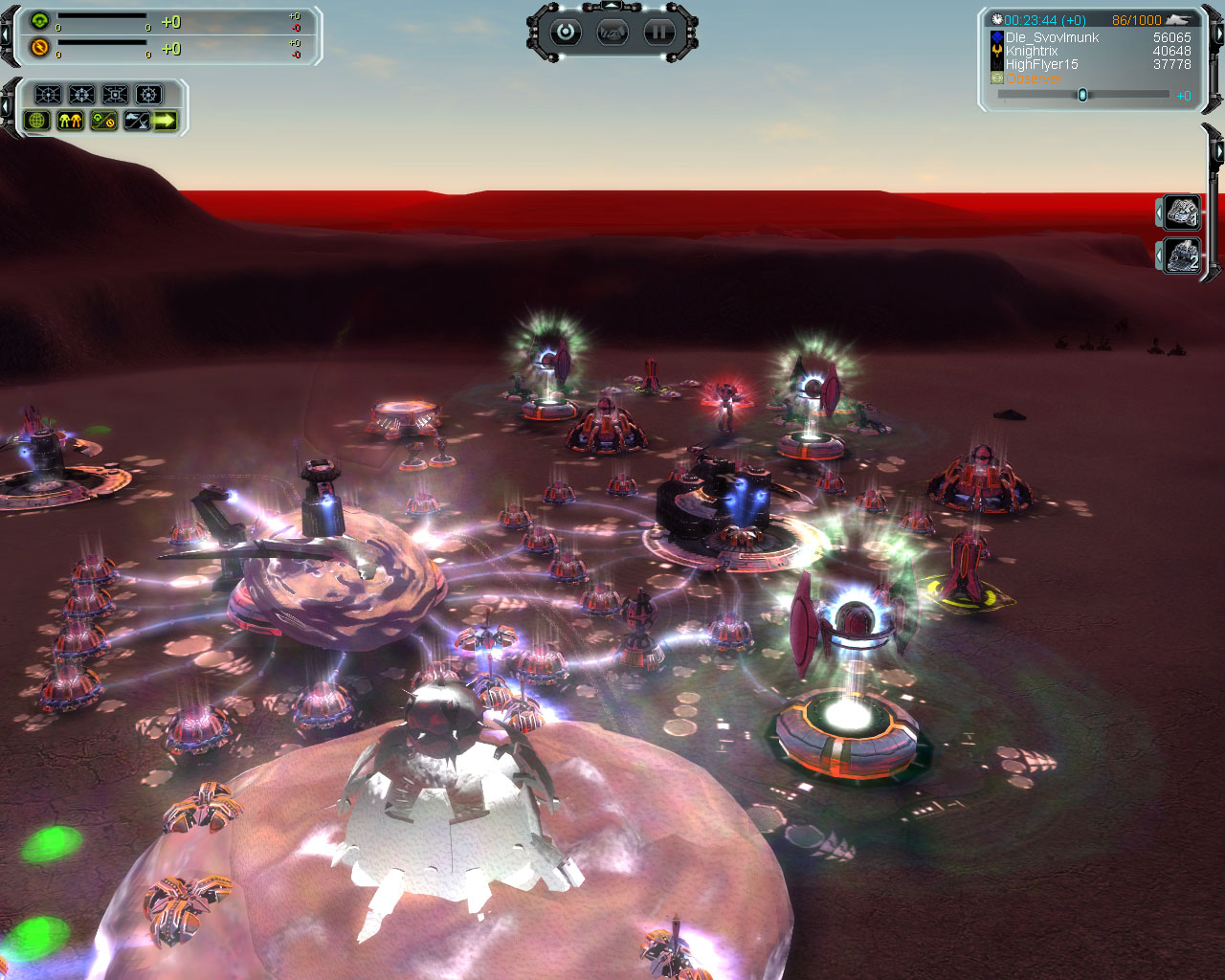Select army group 2 icon

click(x=1182, y=256)
